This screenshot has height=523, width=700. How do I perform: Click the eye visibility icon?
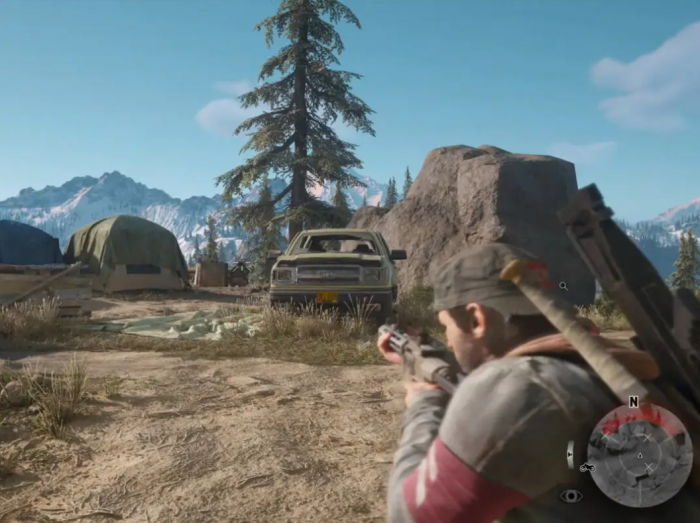coord(571,495)
